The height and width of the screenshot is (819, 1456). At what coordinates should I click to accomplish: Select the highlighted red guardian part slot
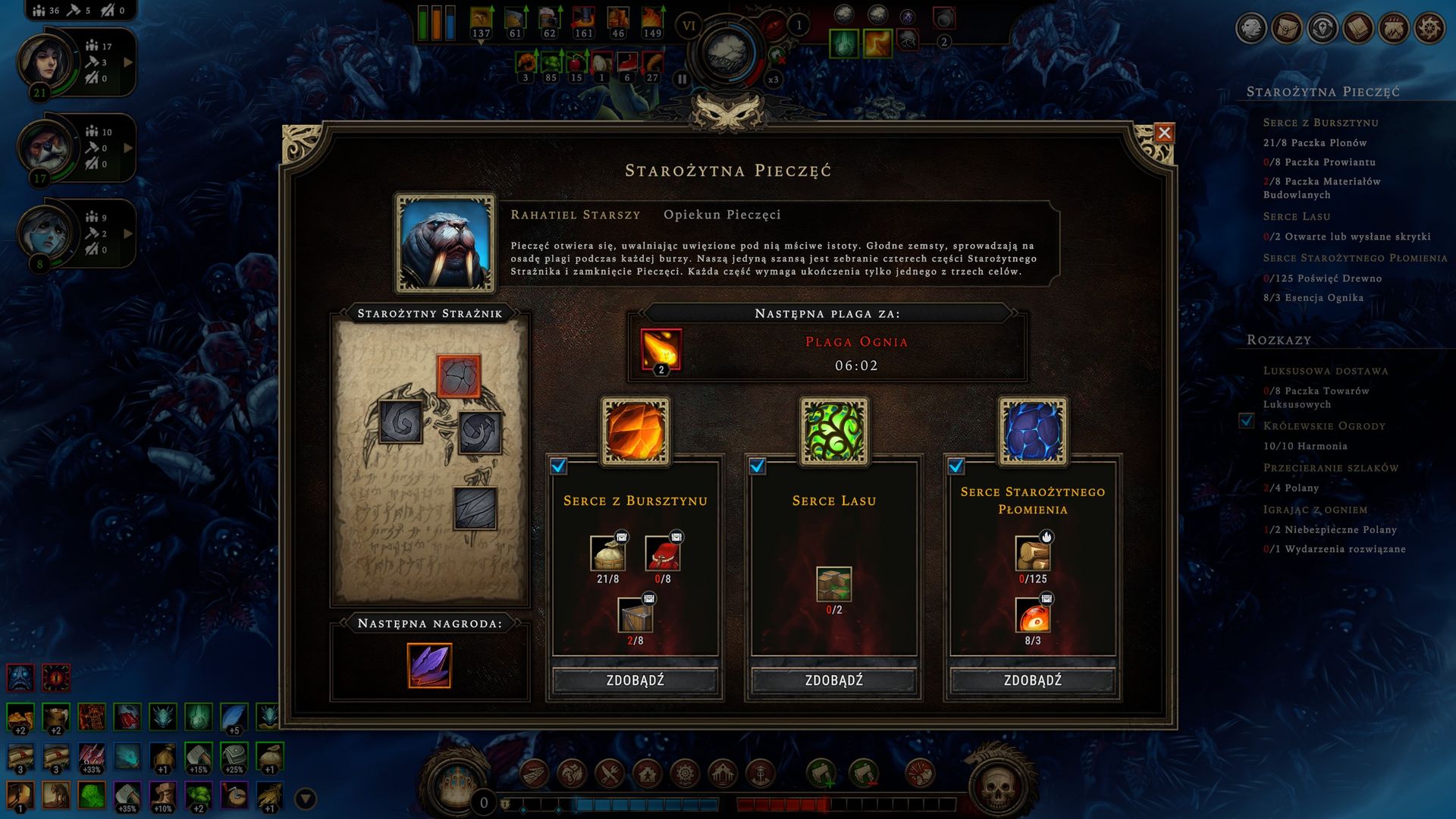click(459, 376)
